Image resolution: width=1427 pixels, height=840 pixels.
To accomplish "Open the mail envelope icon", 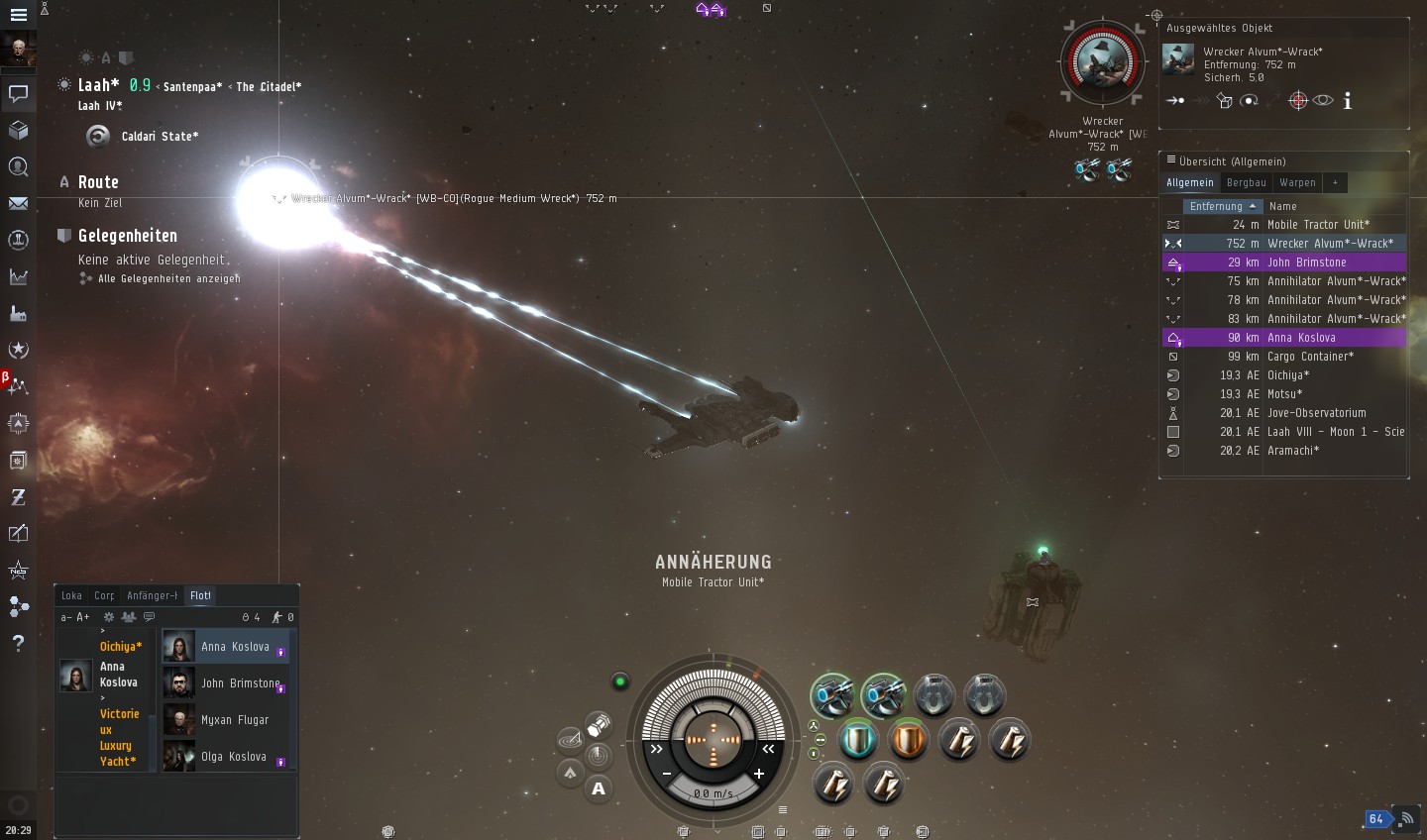I will pos(18,203).
